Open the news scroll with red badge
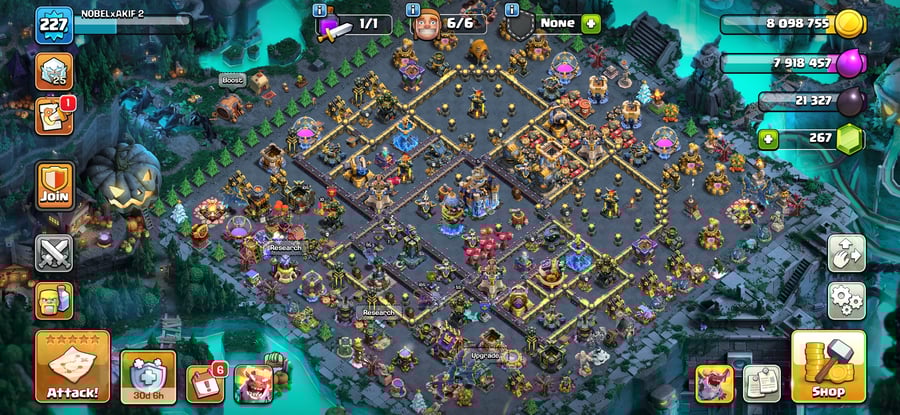The image size is (900, 415). click(52, 116)
